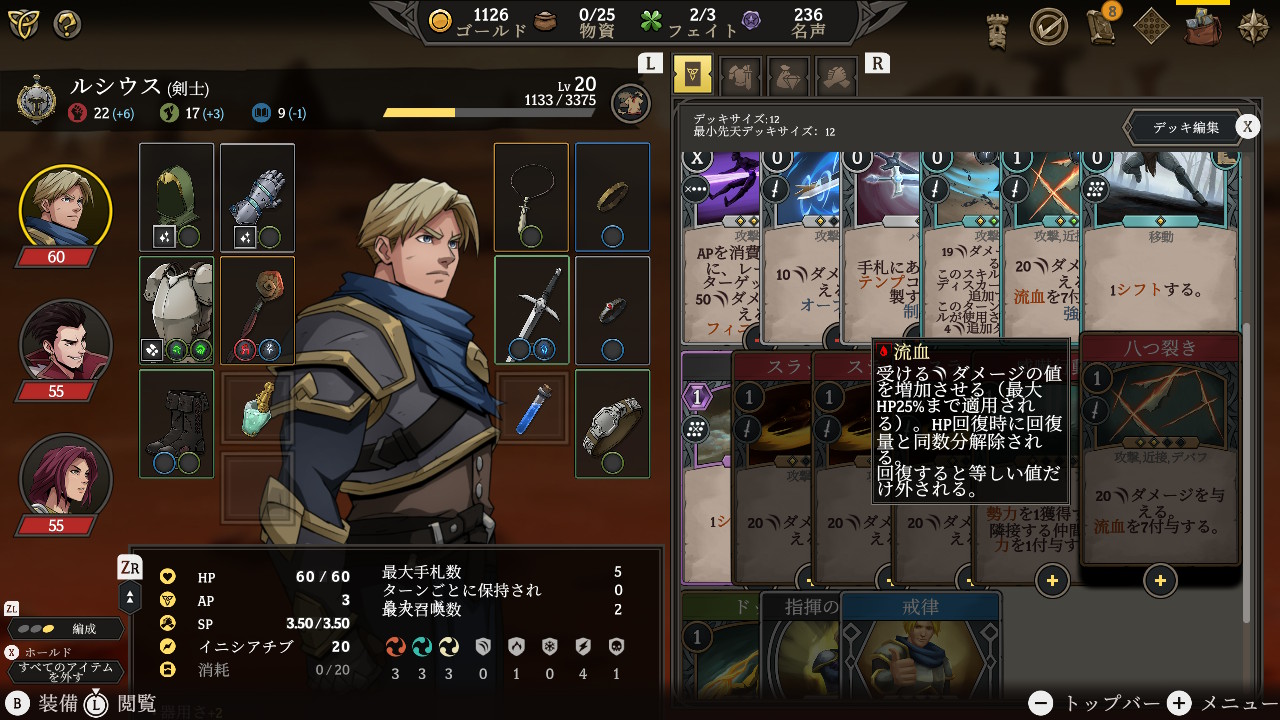Image resolution: width=1280 pixels, height=720 pixels.
Task: Select the blue potion vial slot
Action: [532, 410]
